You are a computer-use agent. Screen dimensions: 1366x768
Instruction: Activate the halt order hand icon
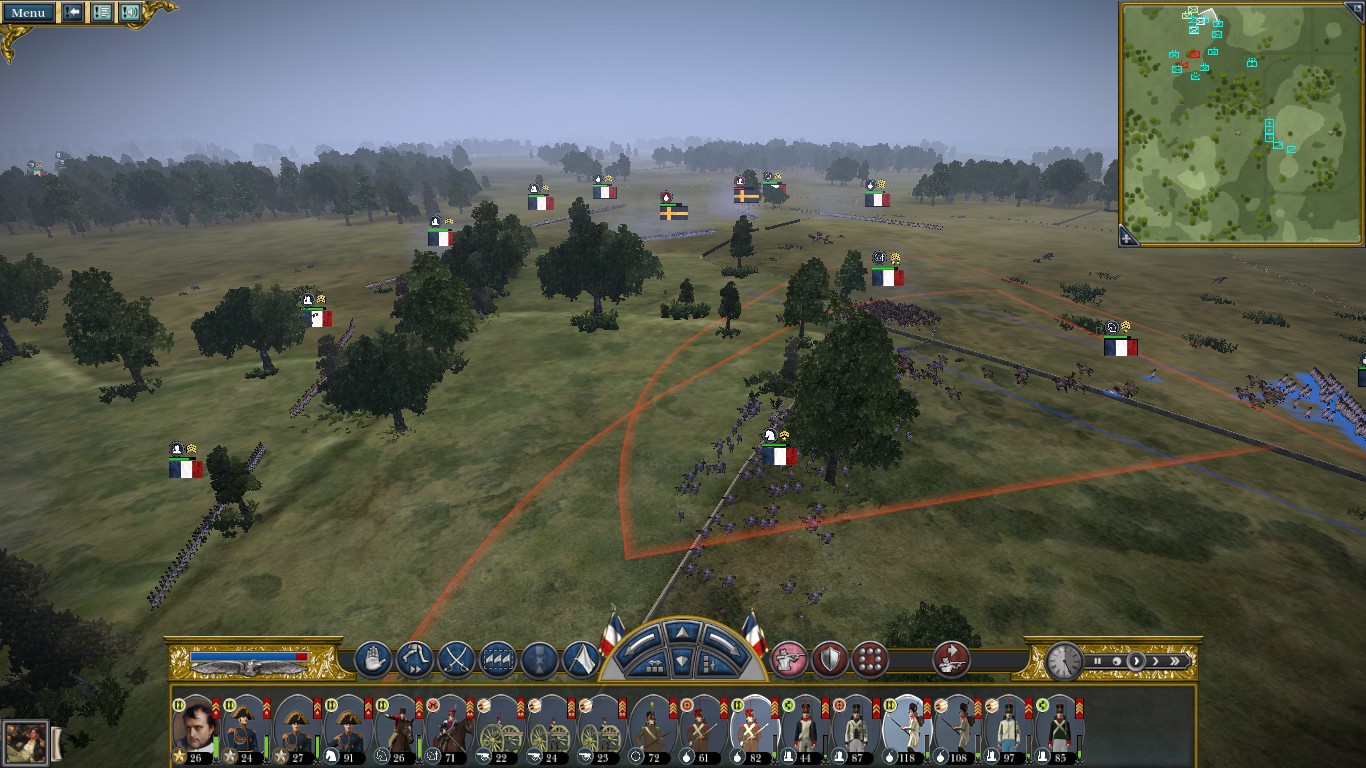point(373,659)
